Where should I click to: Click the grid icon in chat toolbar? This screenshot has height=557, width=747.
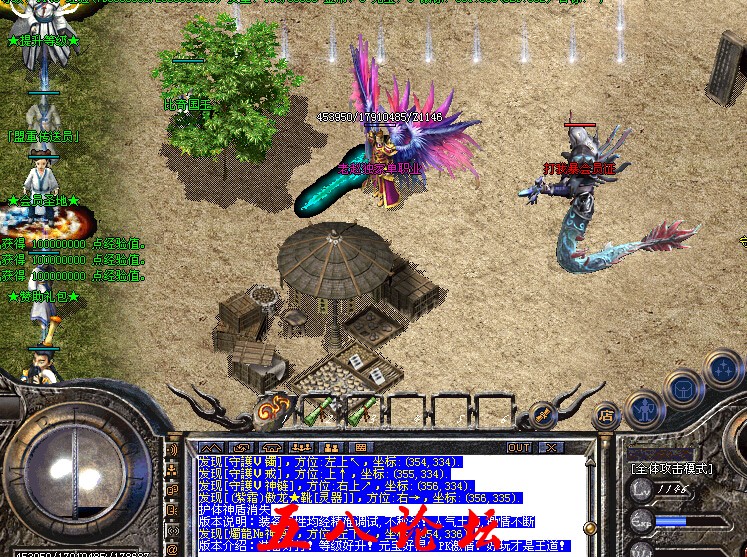[360, 447]
